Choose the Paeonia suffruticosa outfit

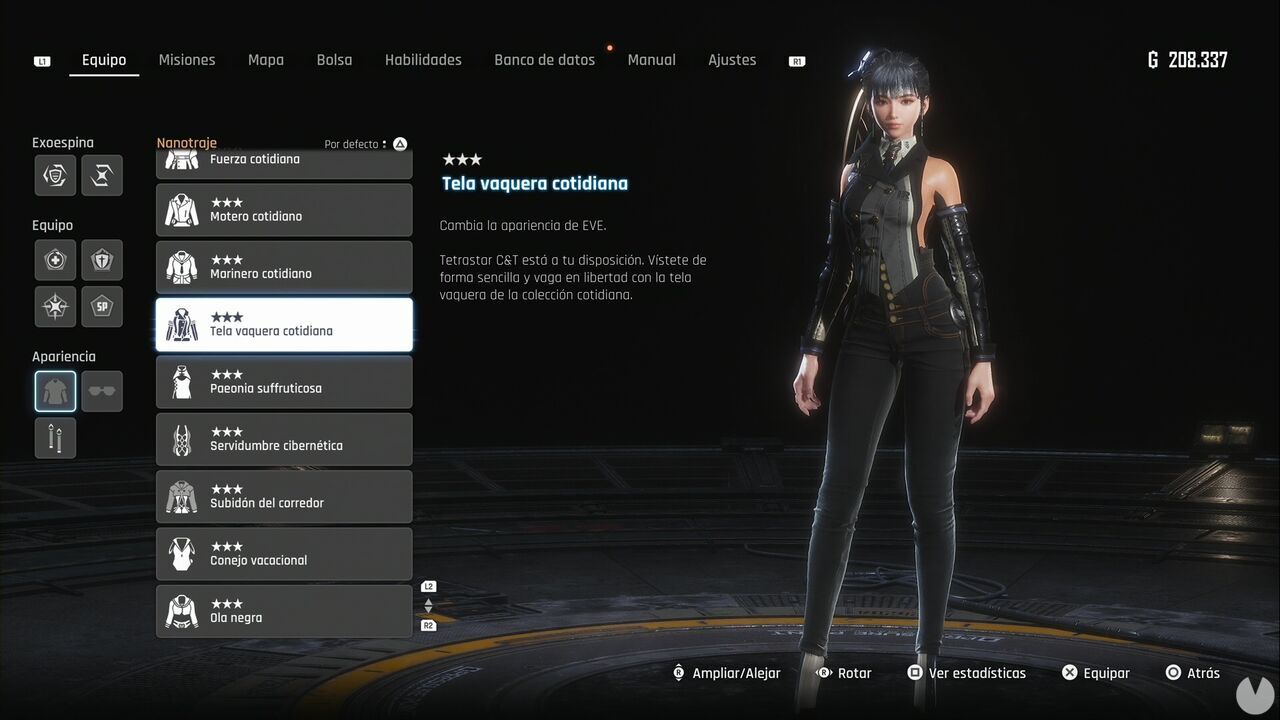(284, 382)
